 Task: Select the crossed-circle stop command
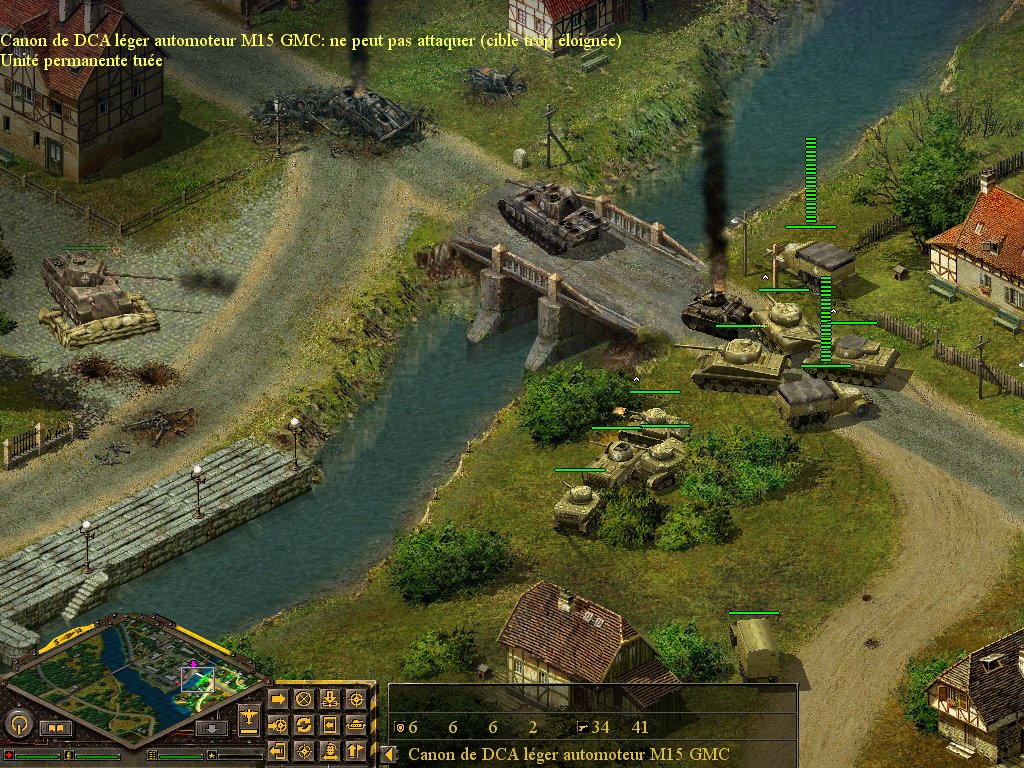(x=304, y=699)
